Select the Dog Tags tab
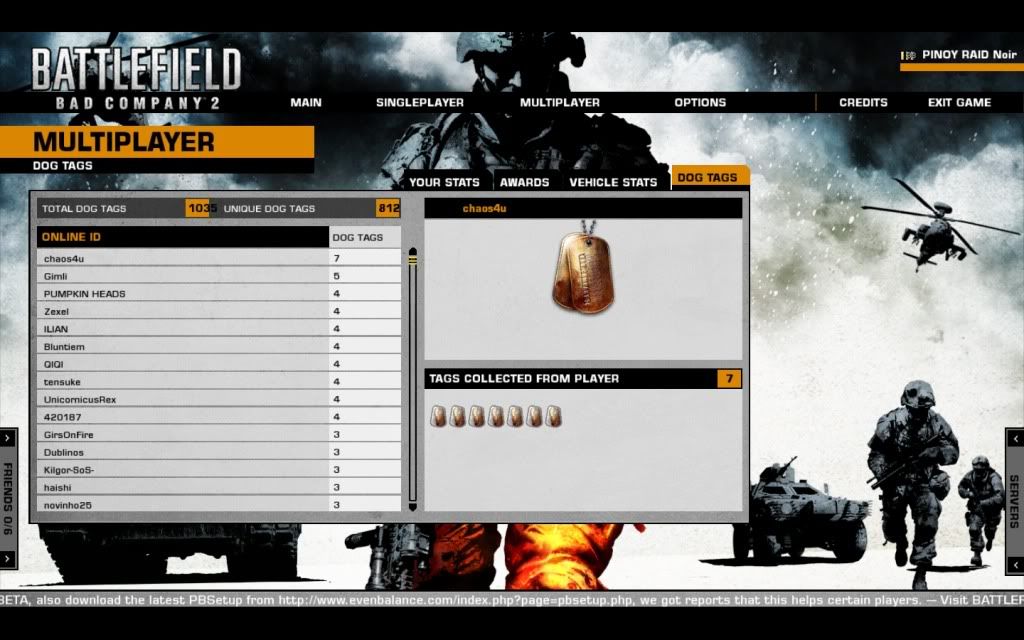 [707, 178]
